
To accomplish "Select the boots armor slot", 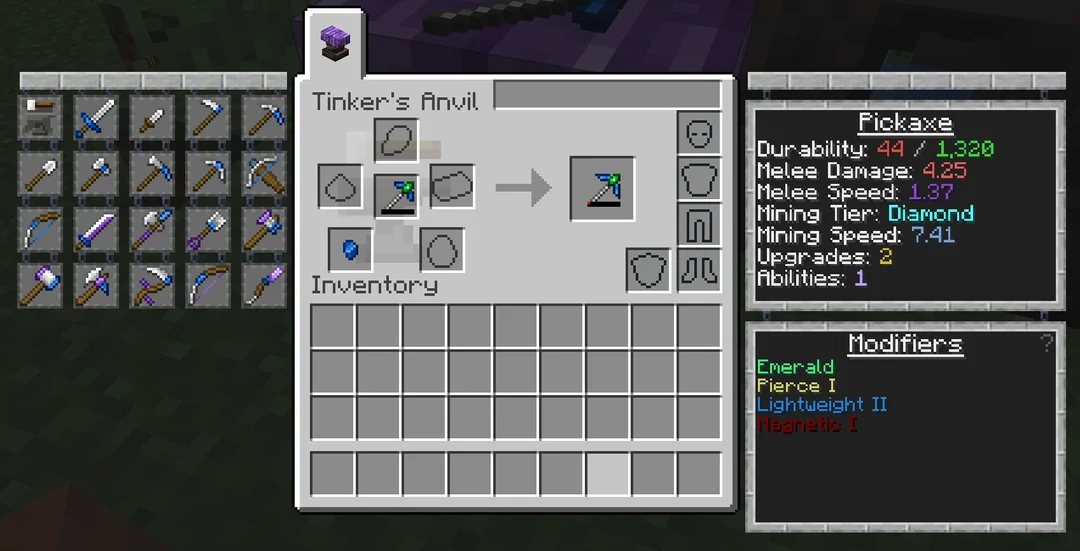I will click(699, 269).
